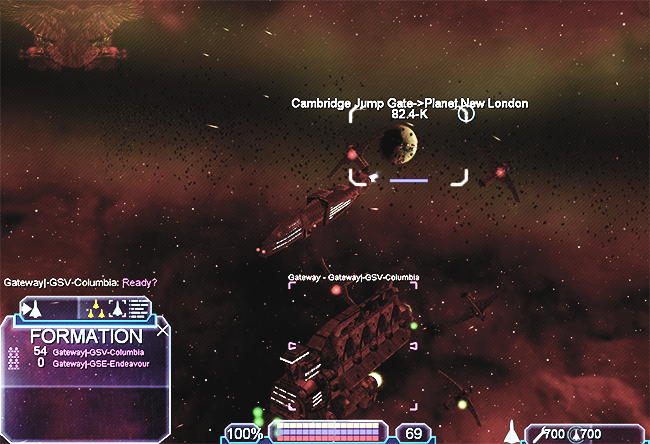The height and width of the screenshot is (444, 650).
Task: Select Gateway|-GSV-Columbia in the formation list
Action: [x=97, y=352]
